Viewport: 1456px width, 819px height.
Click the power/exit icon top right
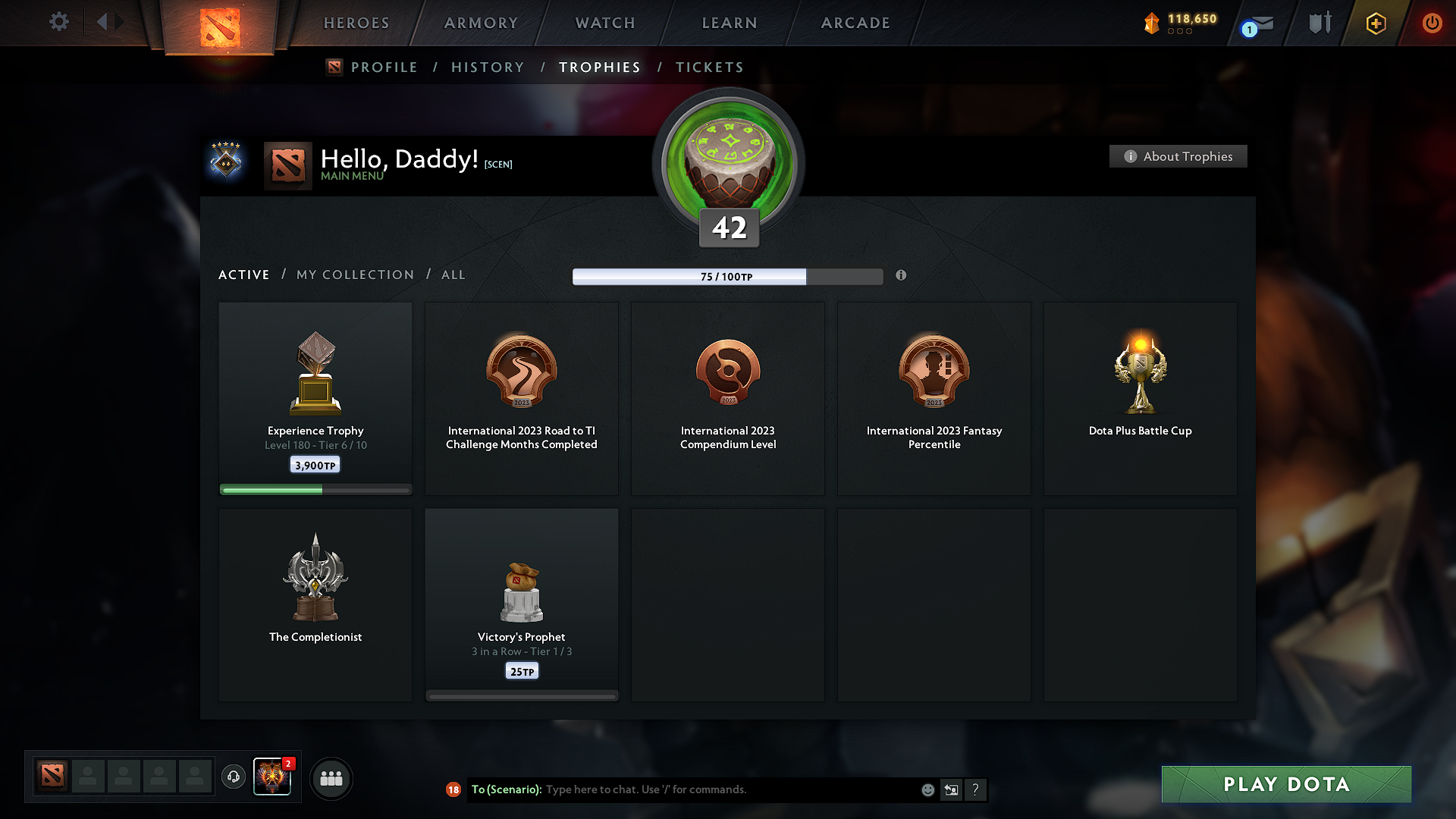click(1432, 23)
